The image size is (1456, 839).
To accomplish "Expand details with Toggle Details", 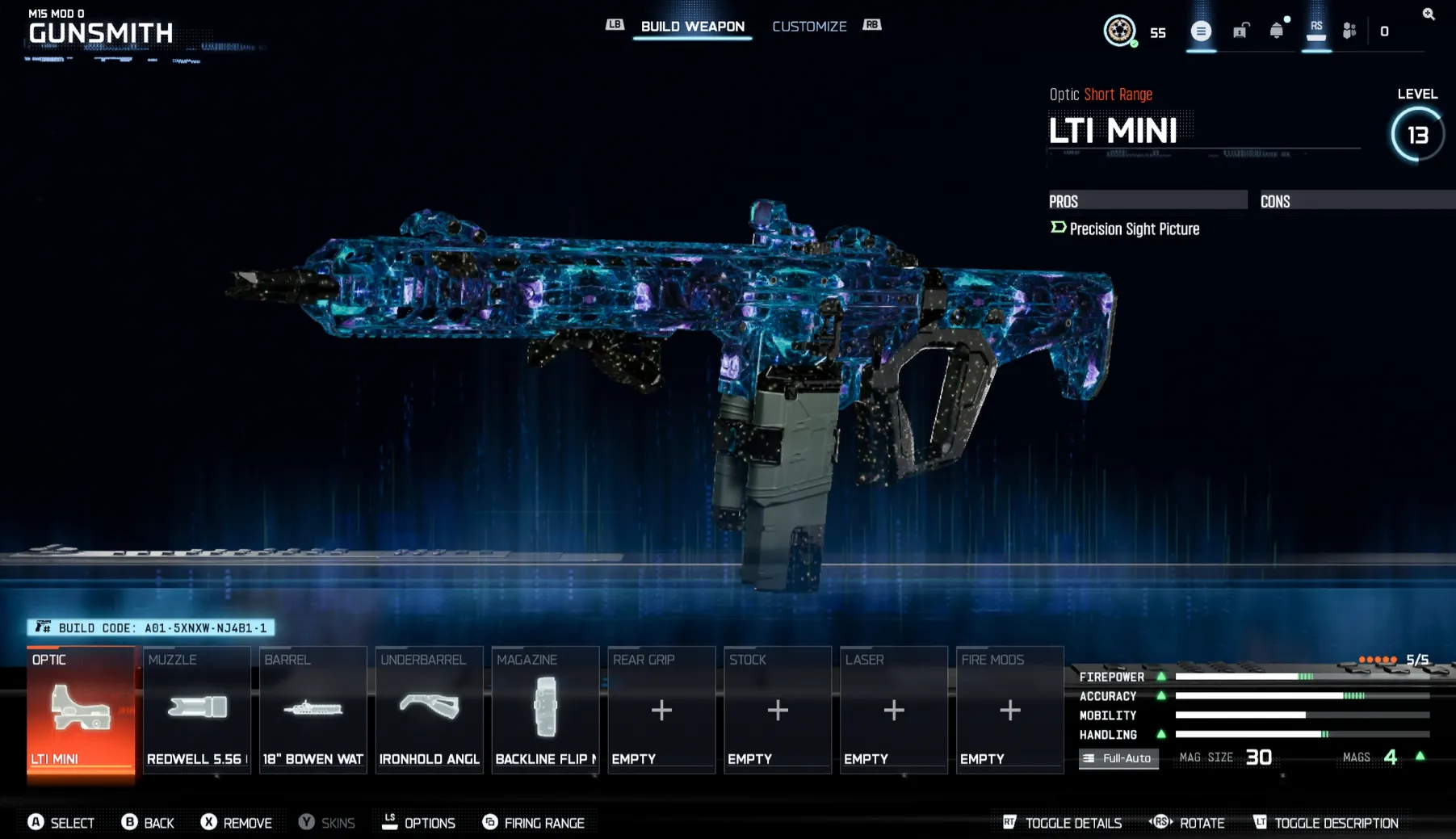I will (x=1062, y=822).
